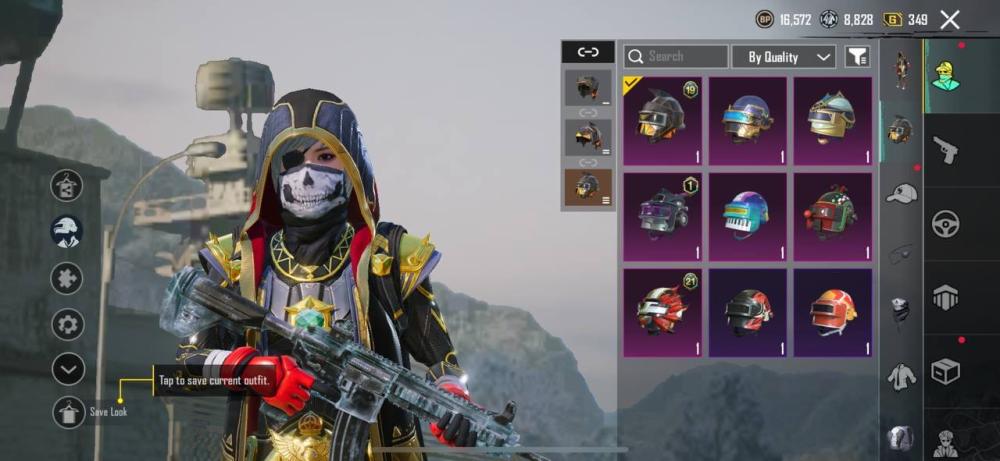The image size is (1000, 461).
Task: Pick the red and white spiked helmet
Action: coord(662,312)
